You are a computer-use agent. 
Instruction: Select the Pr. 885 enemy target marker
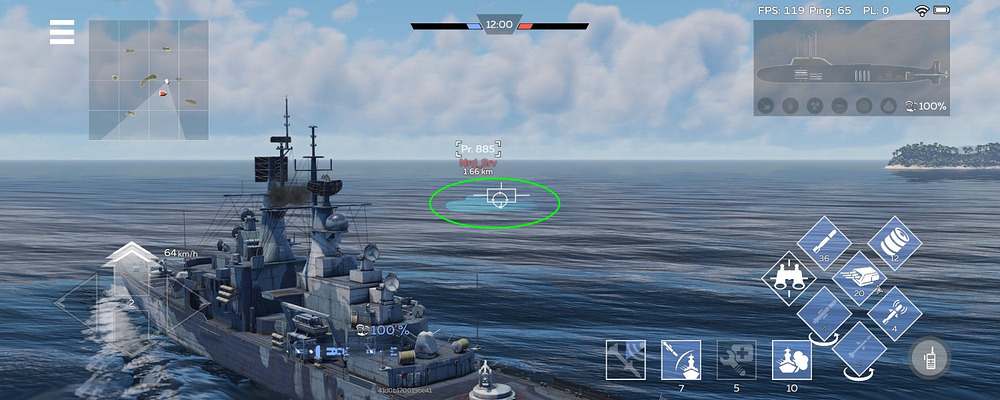point(497,196)
